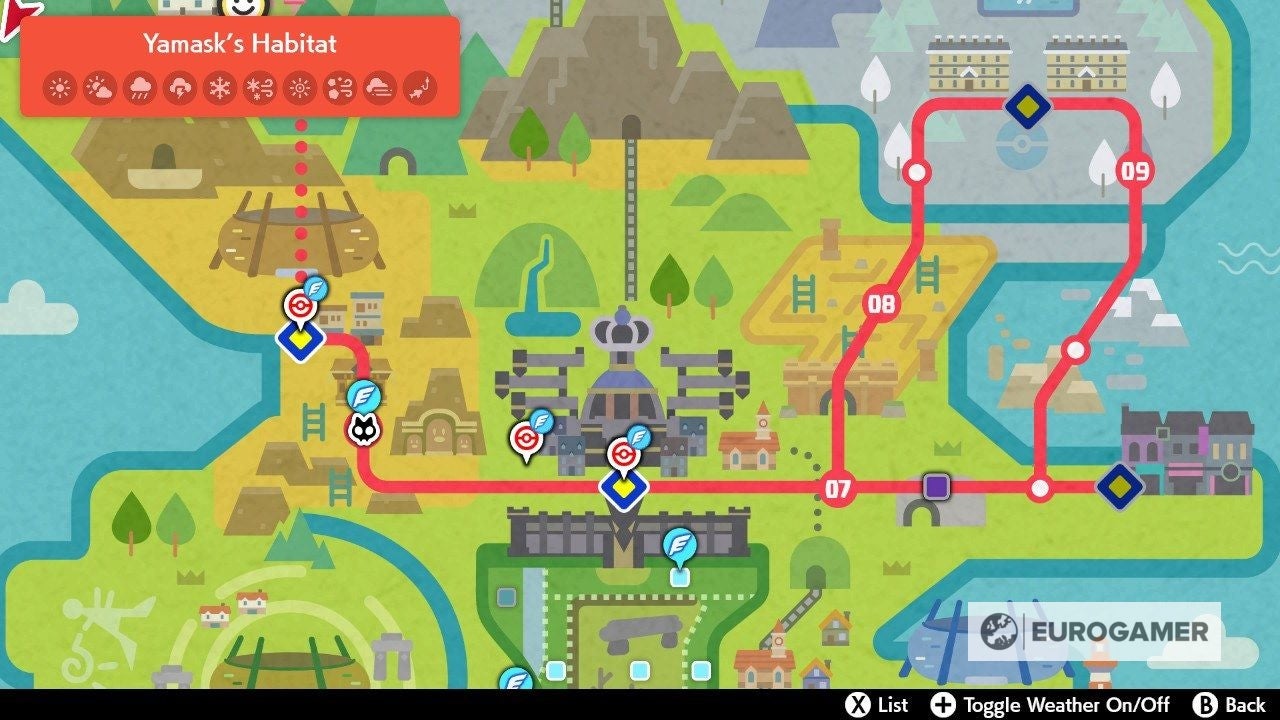Select the fog weather icon
1280x720 pixels.
pos(380,88)
